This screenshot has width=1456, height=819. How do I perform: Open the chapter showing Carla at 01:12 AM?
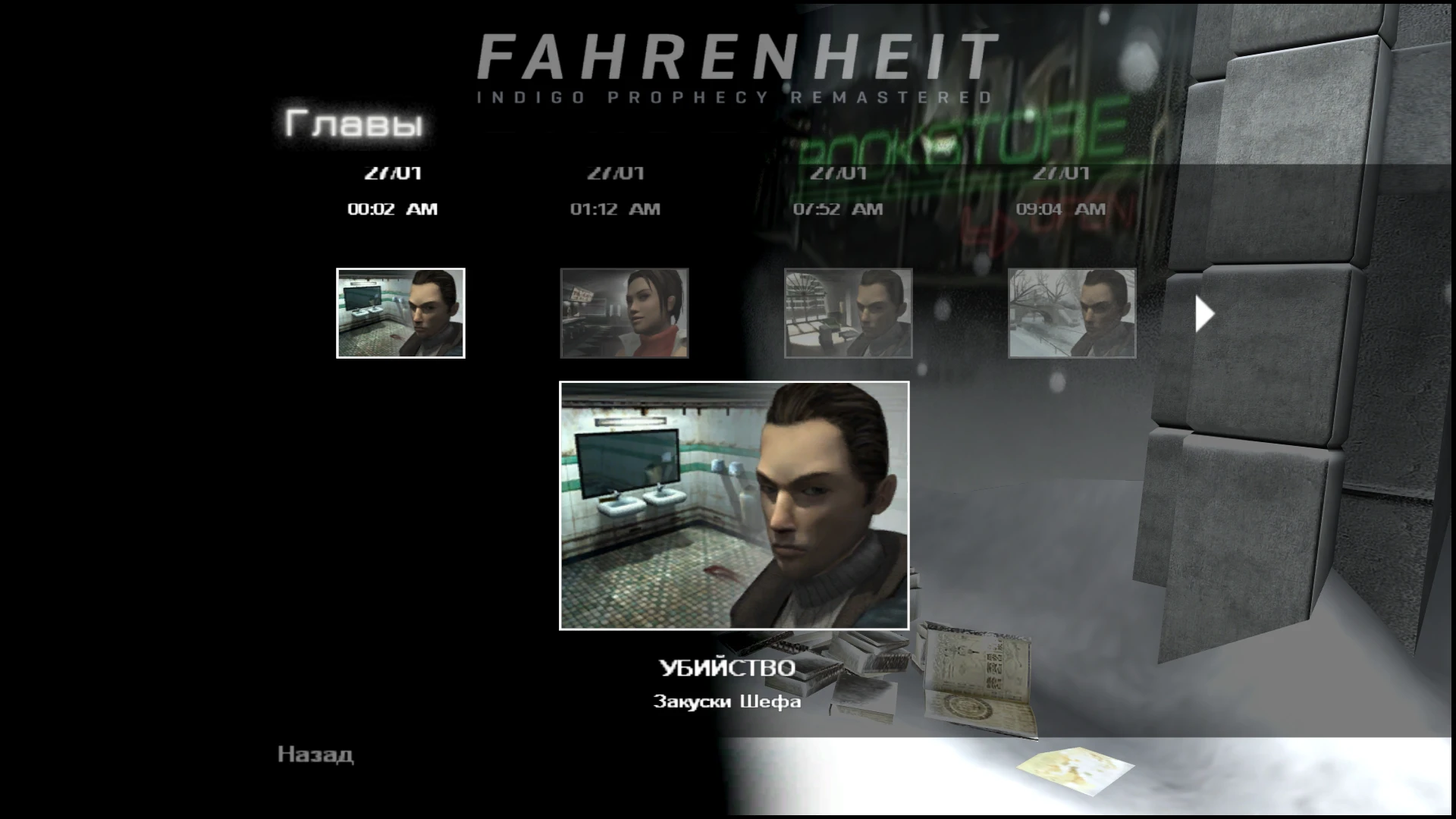tap(624, 313)
